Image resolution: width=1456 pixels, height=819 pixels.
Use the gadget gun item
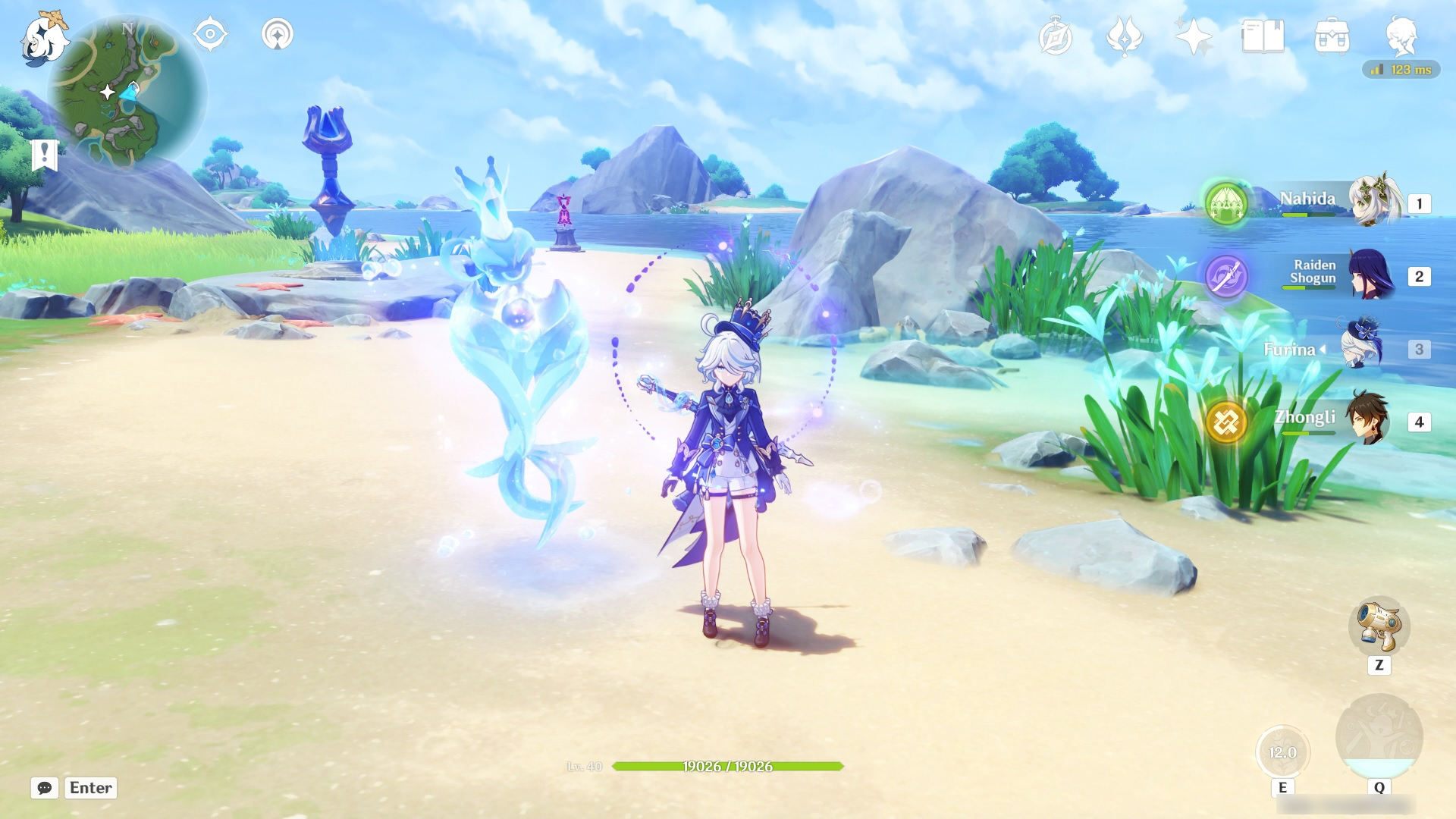[1379, 626]
